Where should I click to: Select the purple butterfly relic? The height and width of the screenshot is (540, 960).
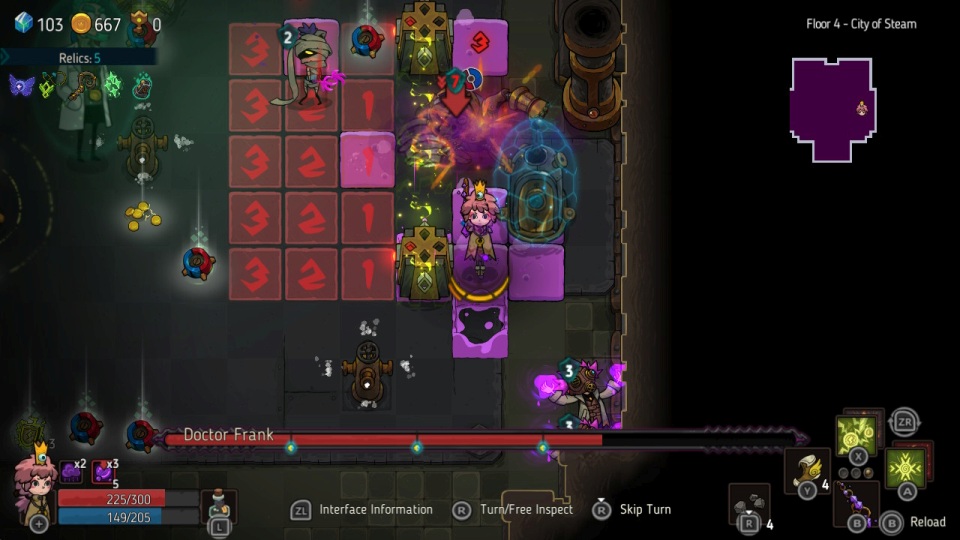coord(21,86)
